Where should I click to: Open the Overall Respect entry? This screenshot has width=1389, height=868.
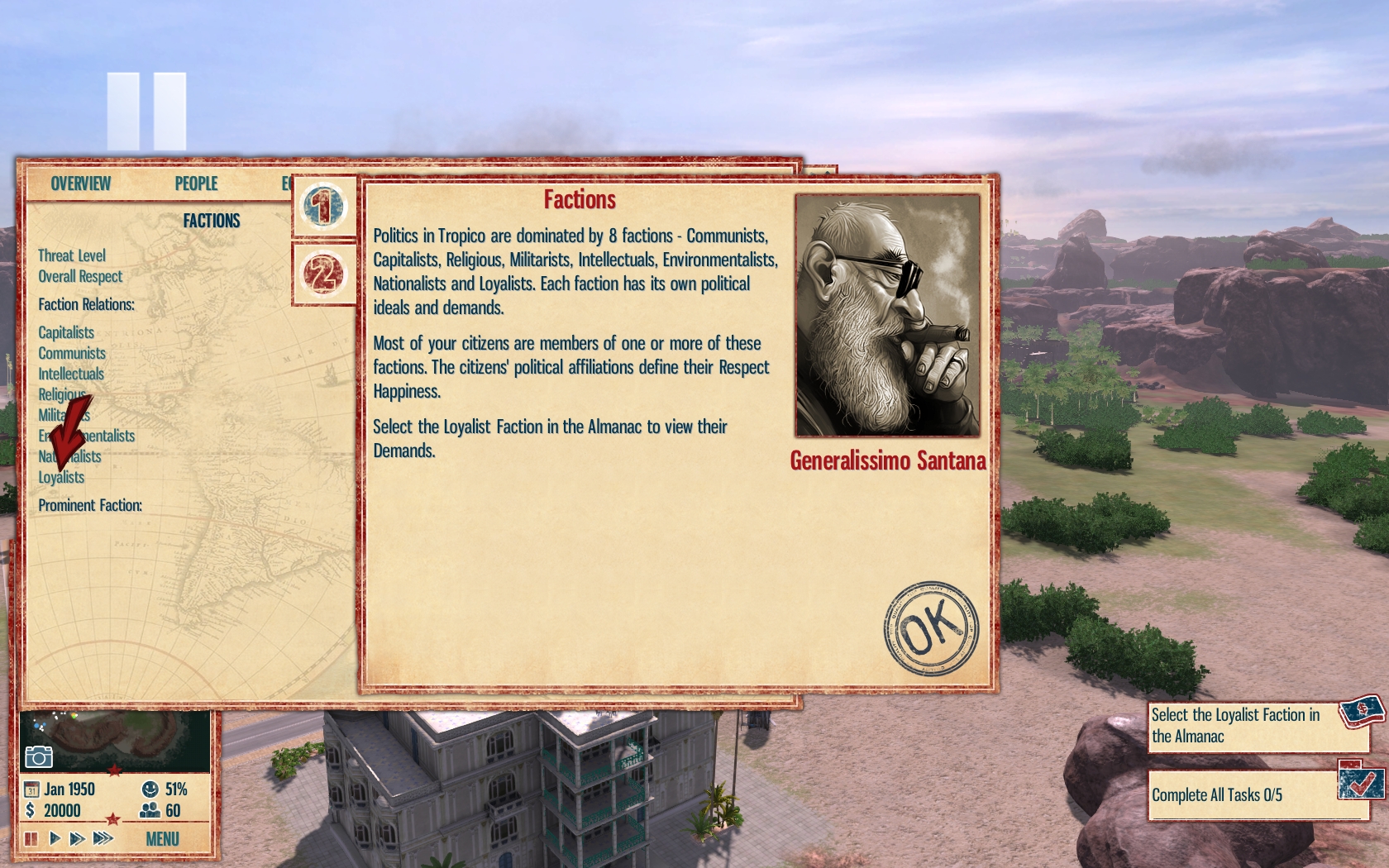click(80, 276)
